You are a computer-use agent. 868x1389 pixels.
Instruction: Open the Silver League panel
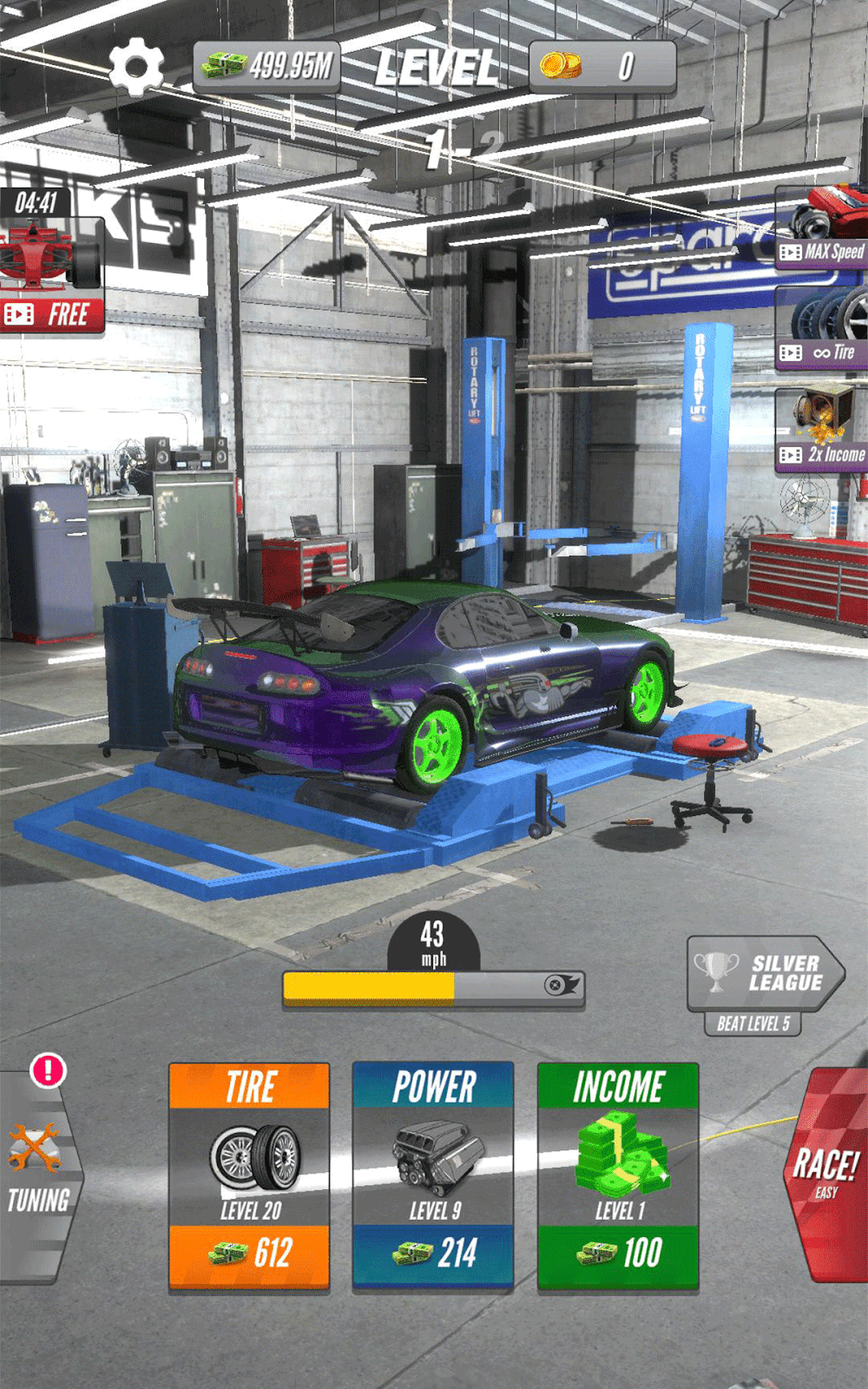coord(764,974)
